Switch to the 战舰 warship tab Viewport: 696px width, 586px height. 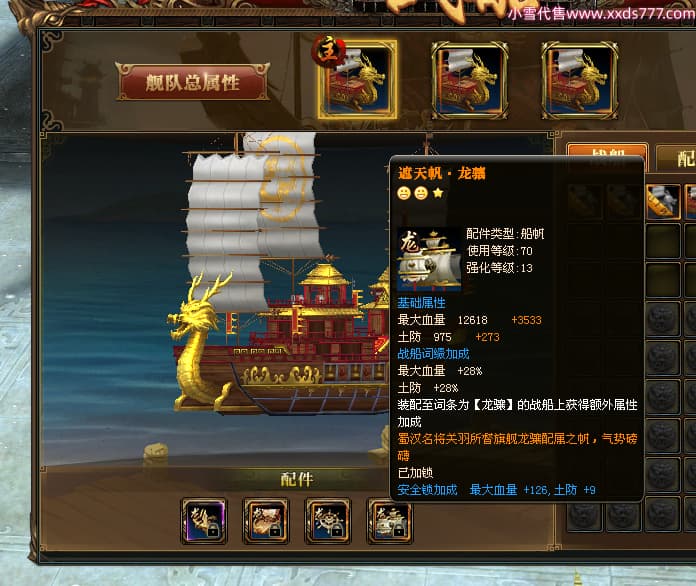click(x=606, y=157)
